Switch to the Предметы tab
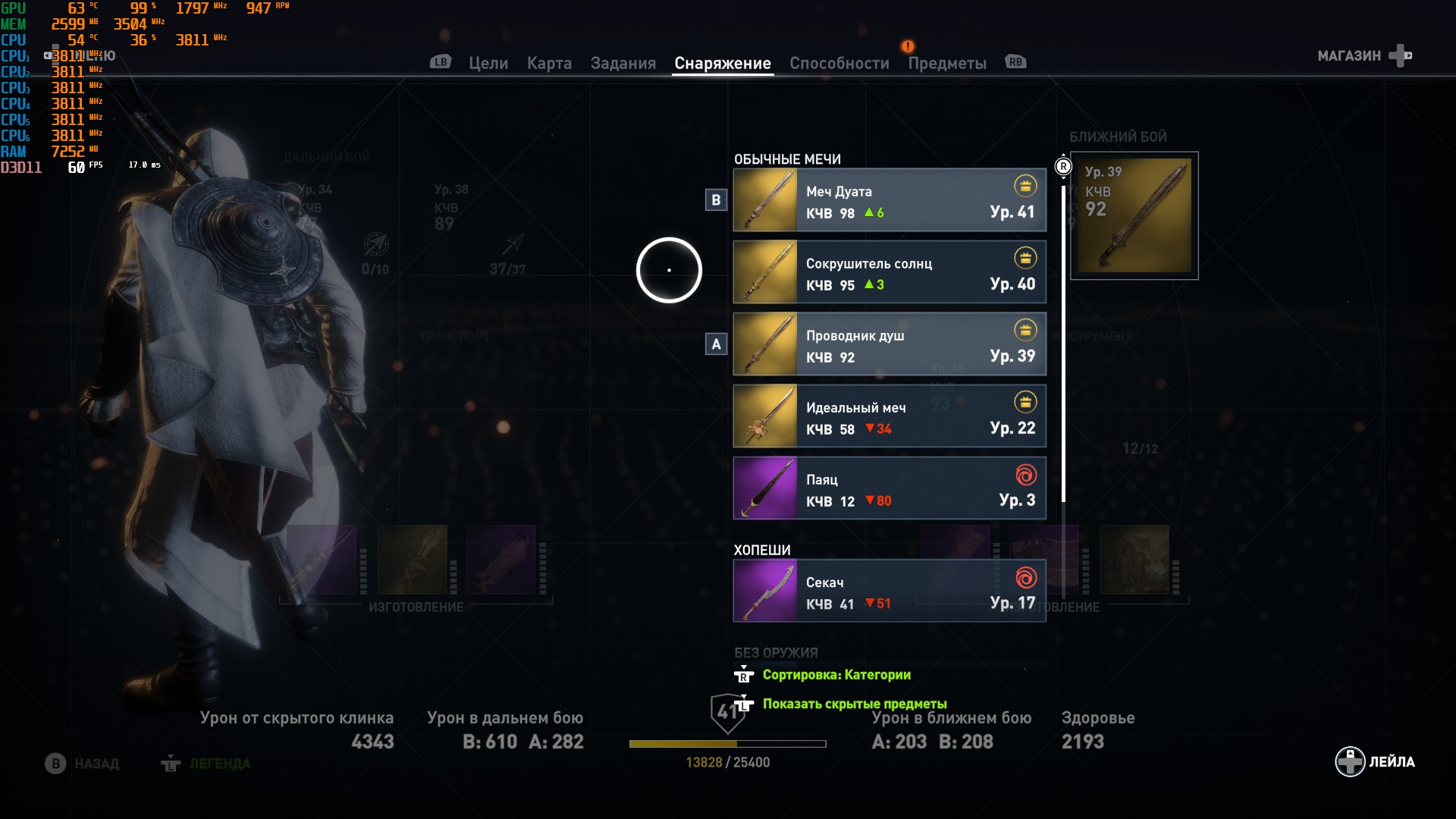This screenshot has height=819, width=1456. click(x=946, y=63)
